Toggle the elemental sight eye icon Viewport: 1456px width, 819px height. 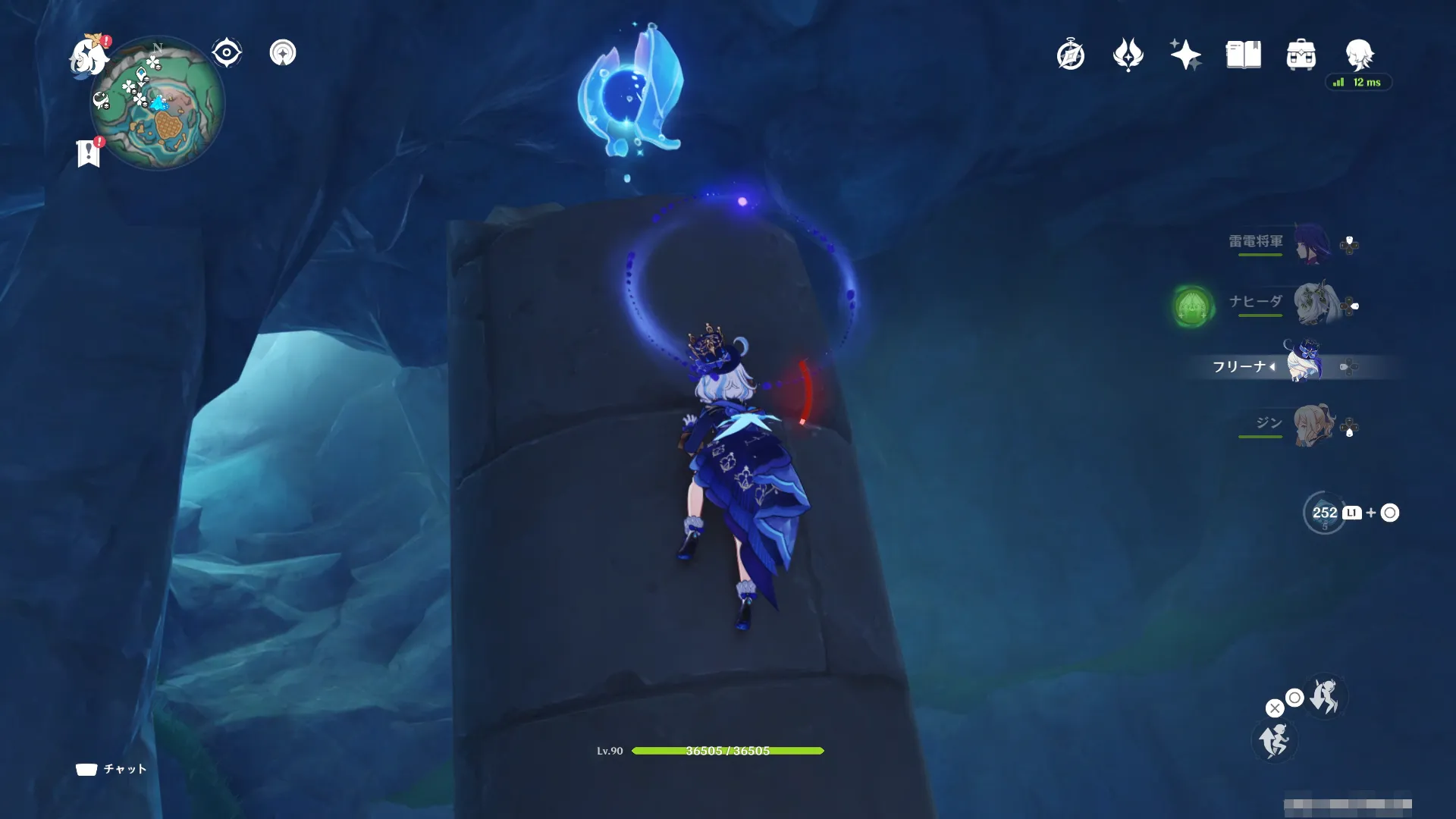tap(226, 53)
